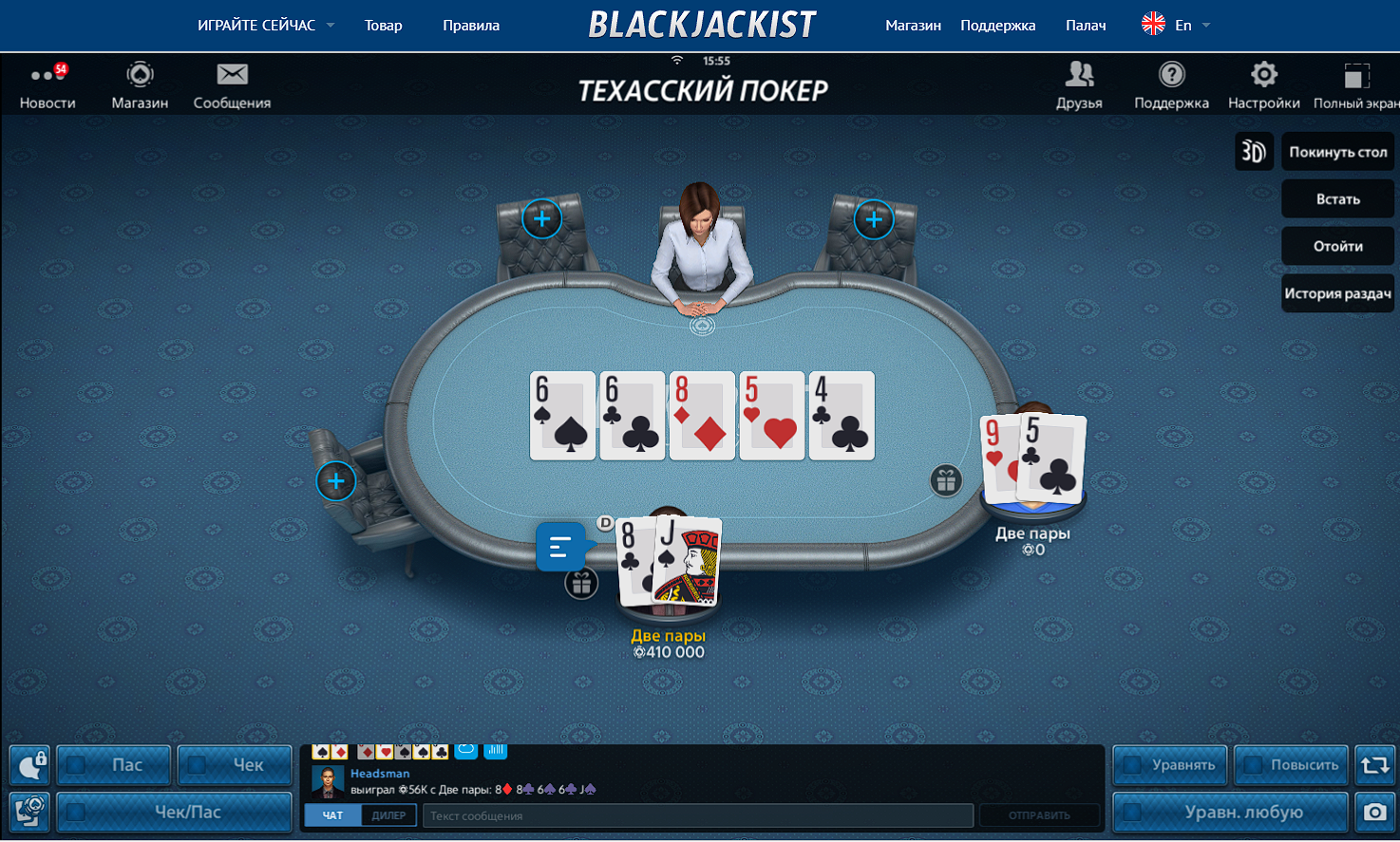Switch chat to the ДИЛЕР tab
The image size is (1400, 842).
tap(388, 815)
